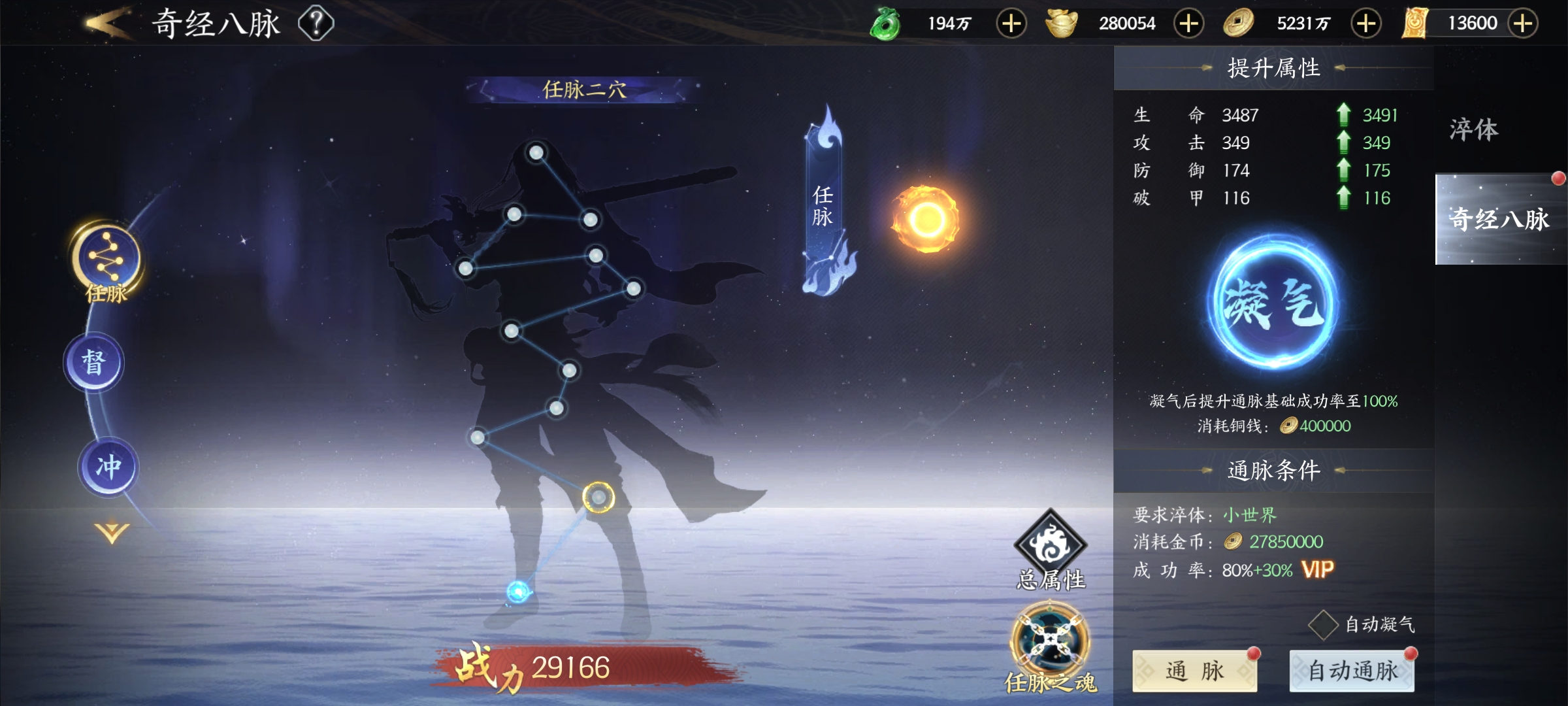Screen dimensions: 1568x706
Task: Add more copper coins
Action: click(x=1366, y=24)
